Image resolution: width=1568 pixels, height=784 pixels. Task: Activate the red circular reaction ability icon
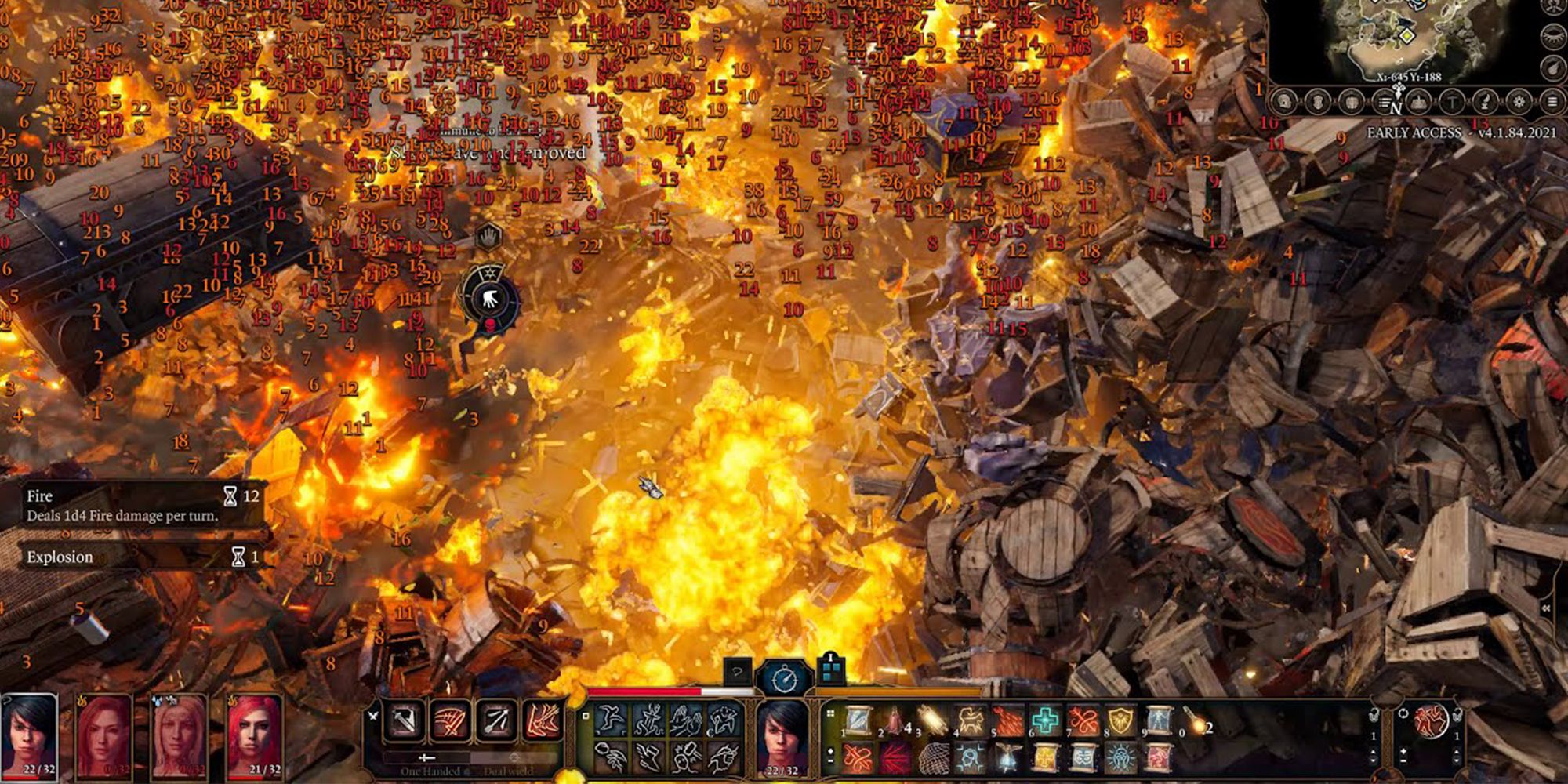[x=1431, y=720]
